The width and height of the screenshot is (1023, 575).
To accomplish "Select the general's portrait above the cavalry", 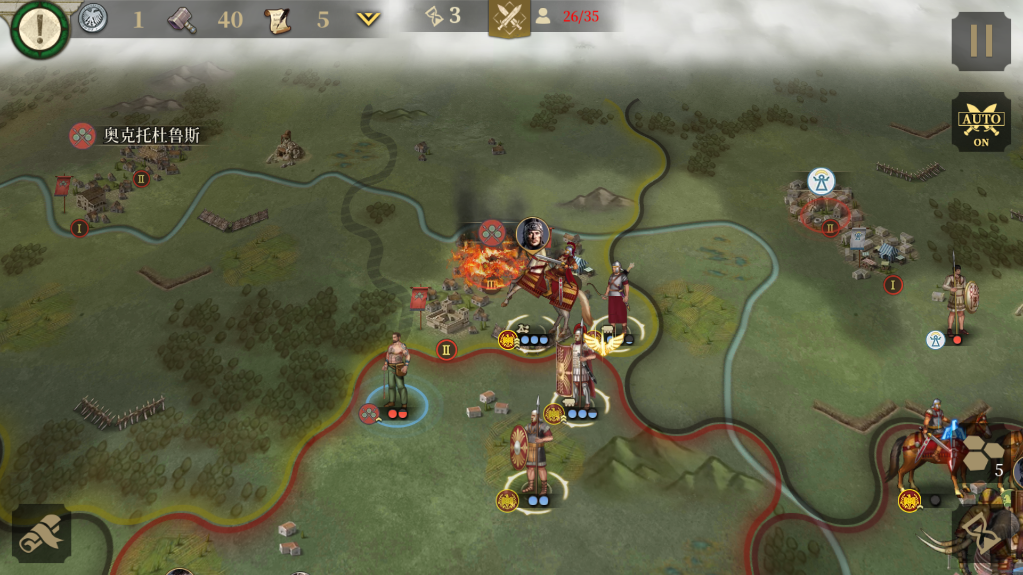I will pos(533,235).
